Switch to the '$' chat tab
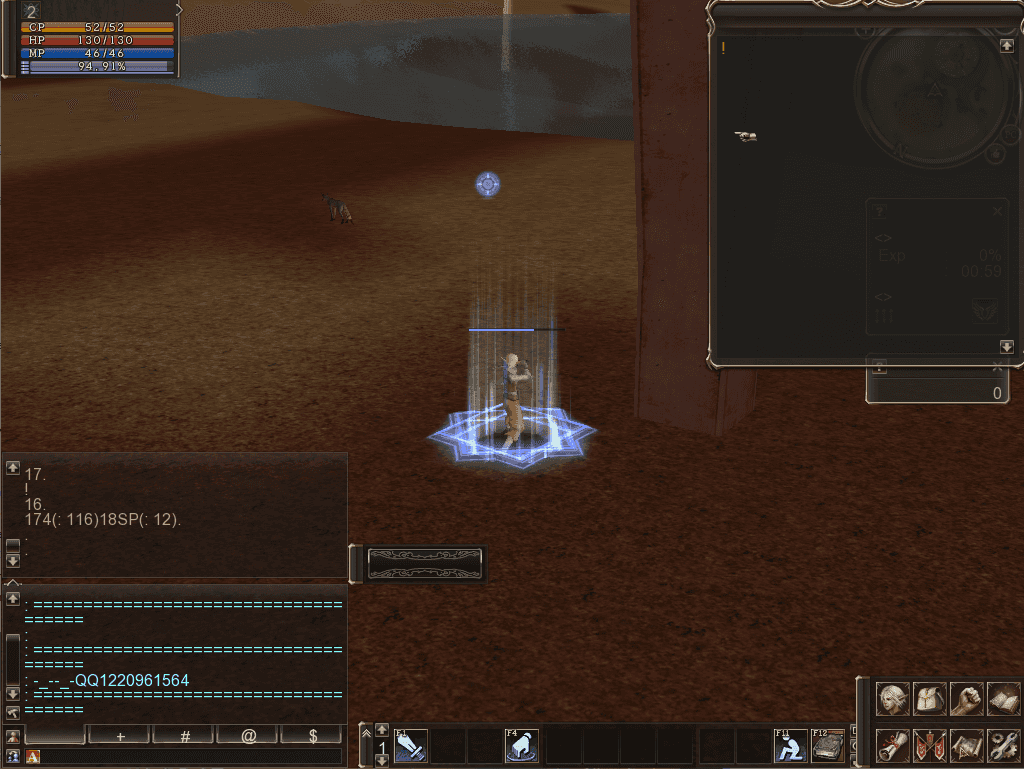1024x769 pixels. click(313, 735)
